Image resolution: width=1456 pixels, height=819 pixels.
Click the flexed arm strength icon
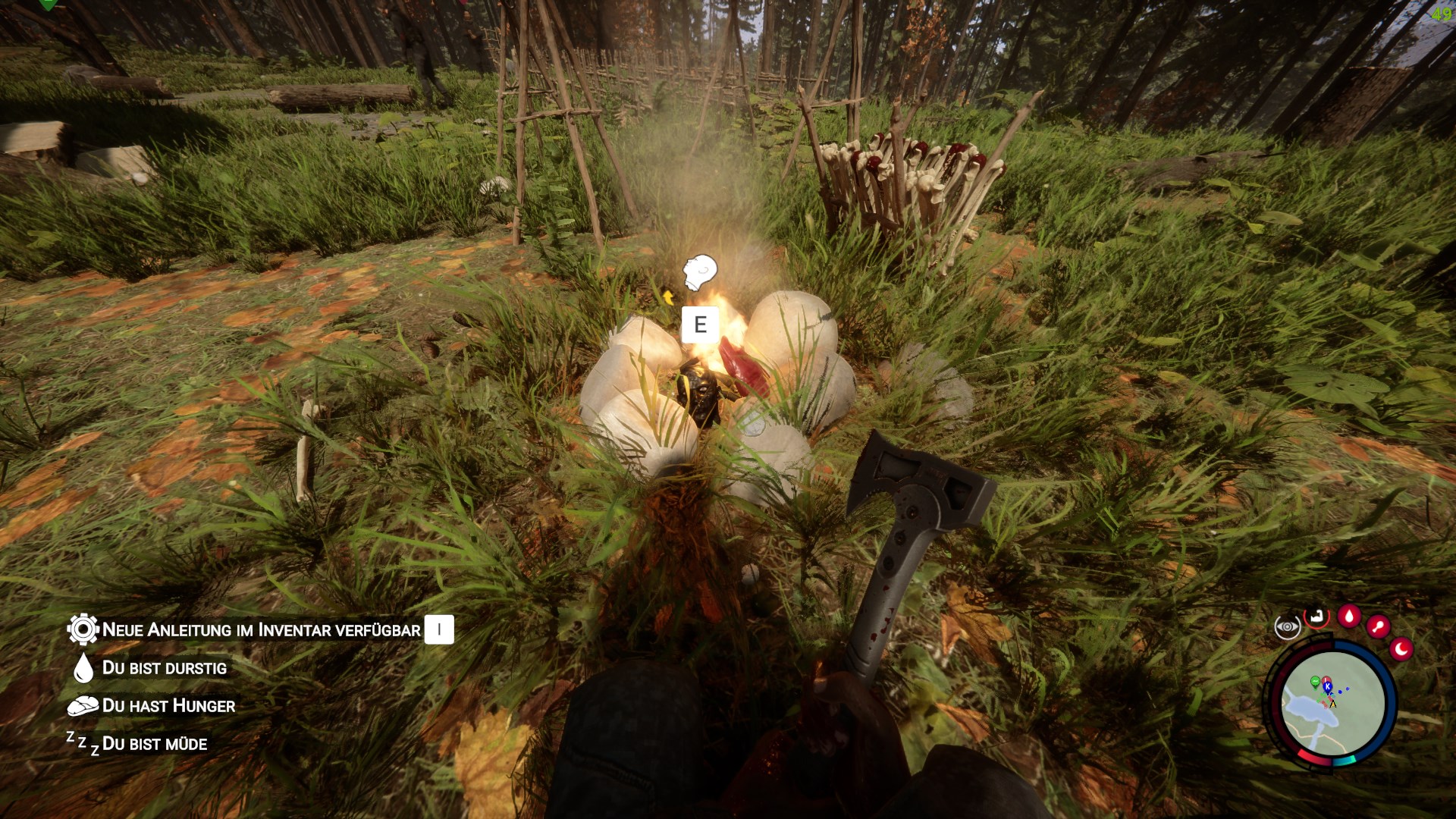[x=1318, y=617]
